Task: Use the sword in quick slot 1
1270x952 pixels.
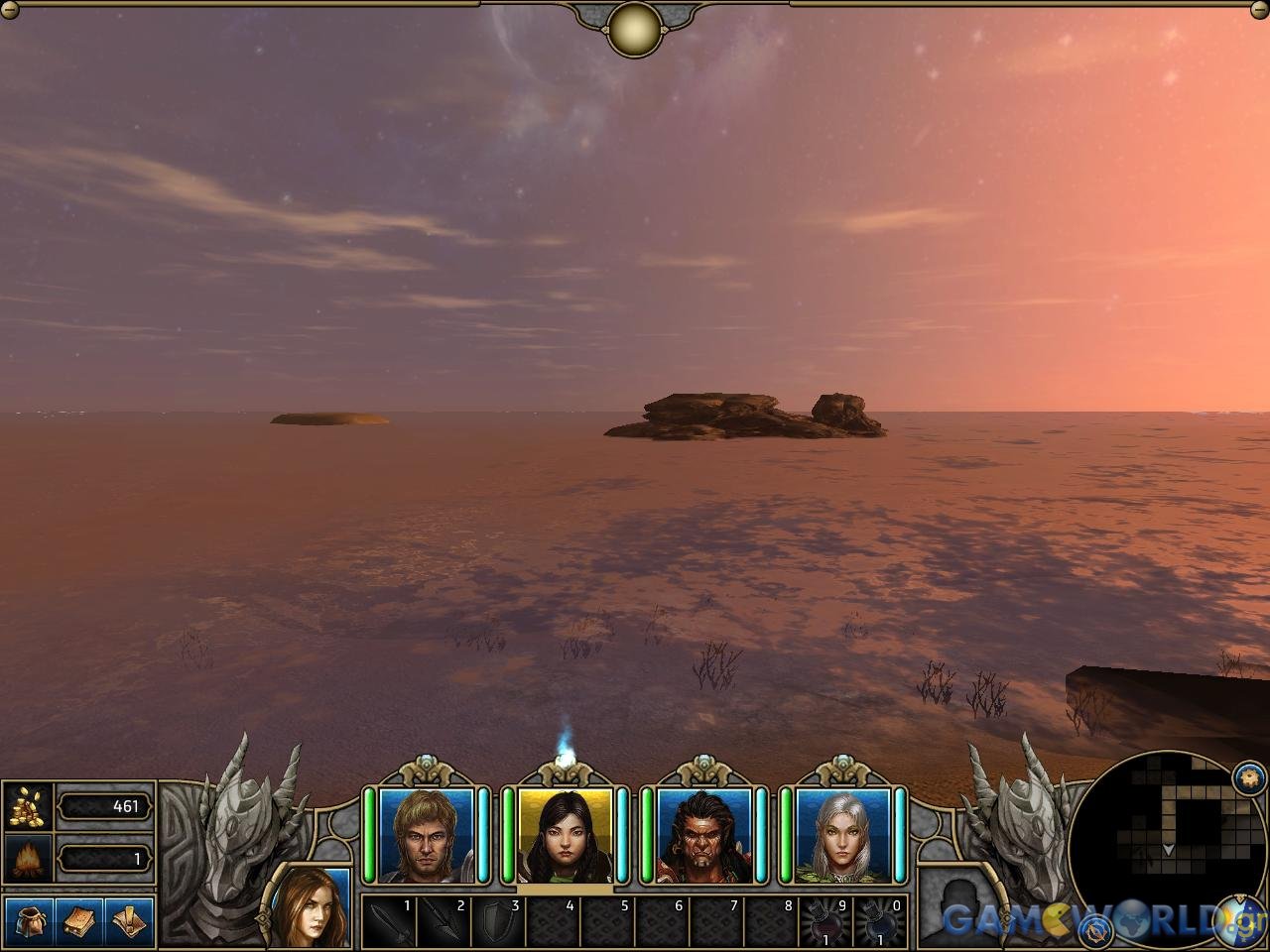Action: pyautogui.click(x=388, y=923)
